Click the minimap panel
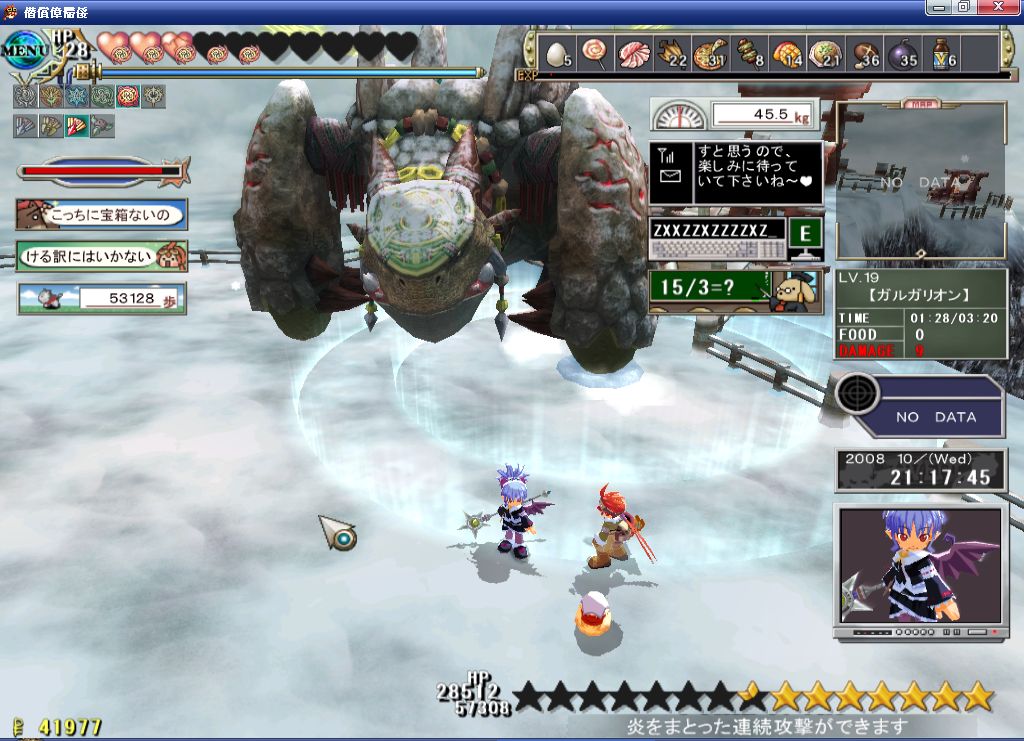Image resolution: width=1024 pixels, height=741 pixels. tap(920, 181)
